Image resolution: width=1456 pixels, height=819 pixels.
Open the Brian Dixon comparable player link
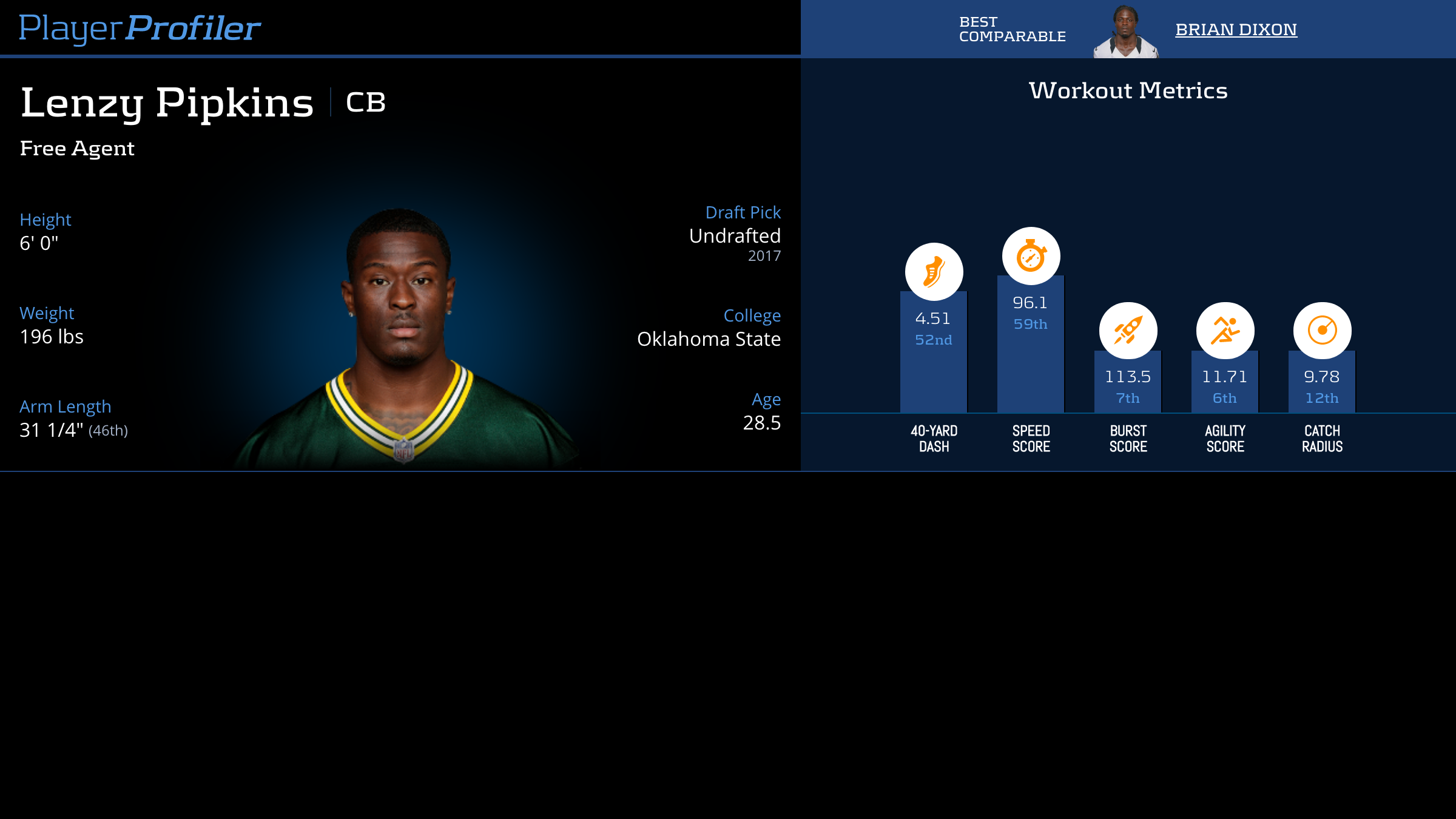click(1236, 30)
